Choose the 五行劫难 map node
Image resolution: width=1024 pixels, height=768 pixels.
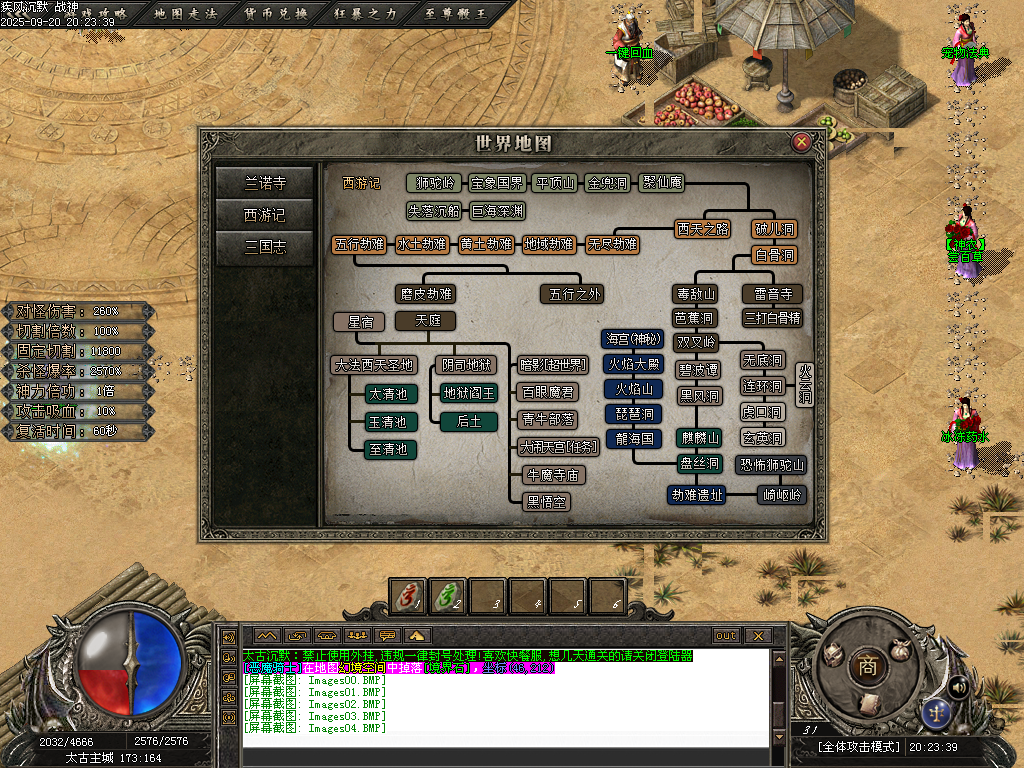click(360, 244)
